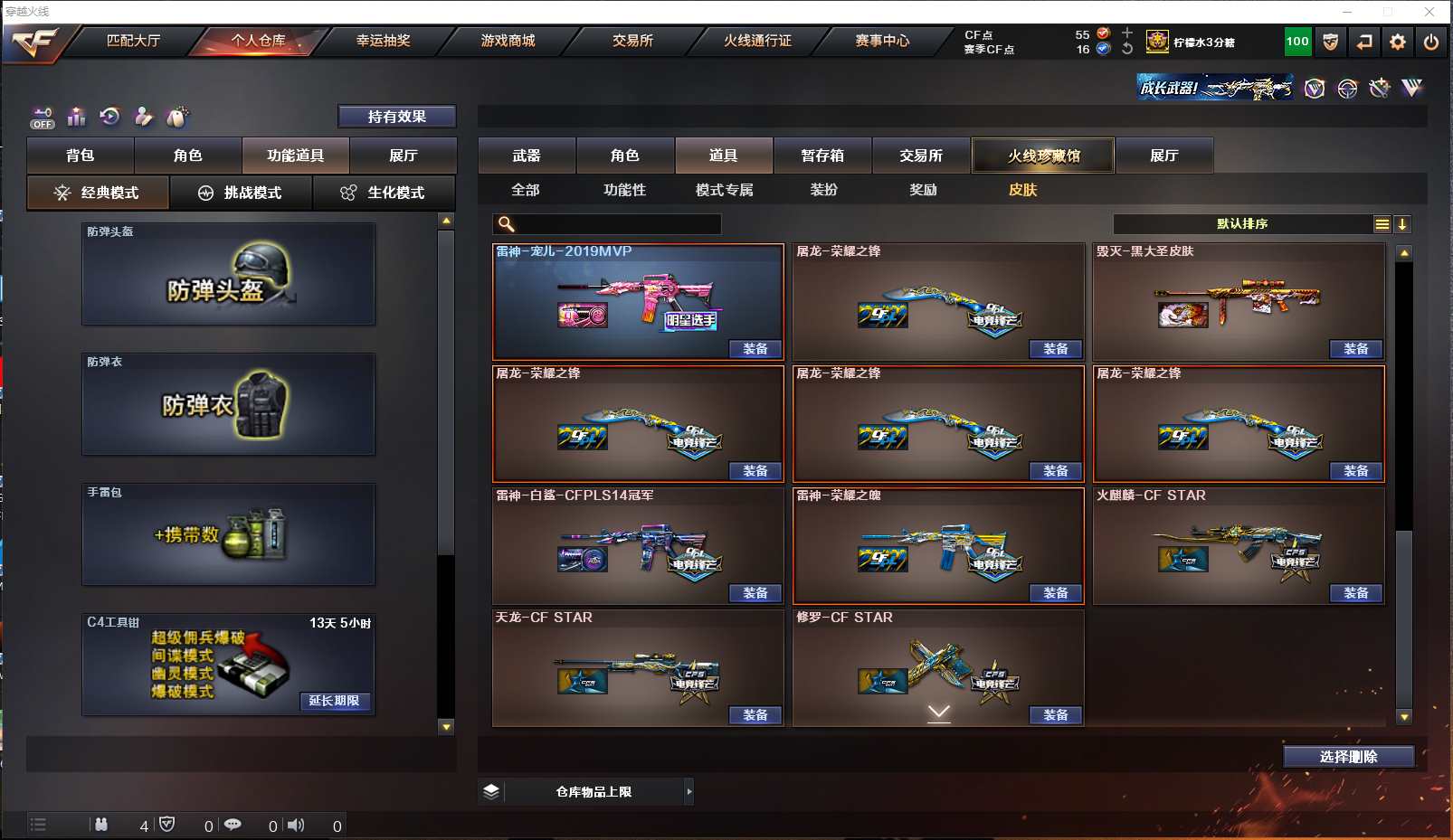Switch to the 背包 backpack tab
The image size is (1453, 840).
pos(81,156)
